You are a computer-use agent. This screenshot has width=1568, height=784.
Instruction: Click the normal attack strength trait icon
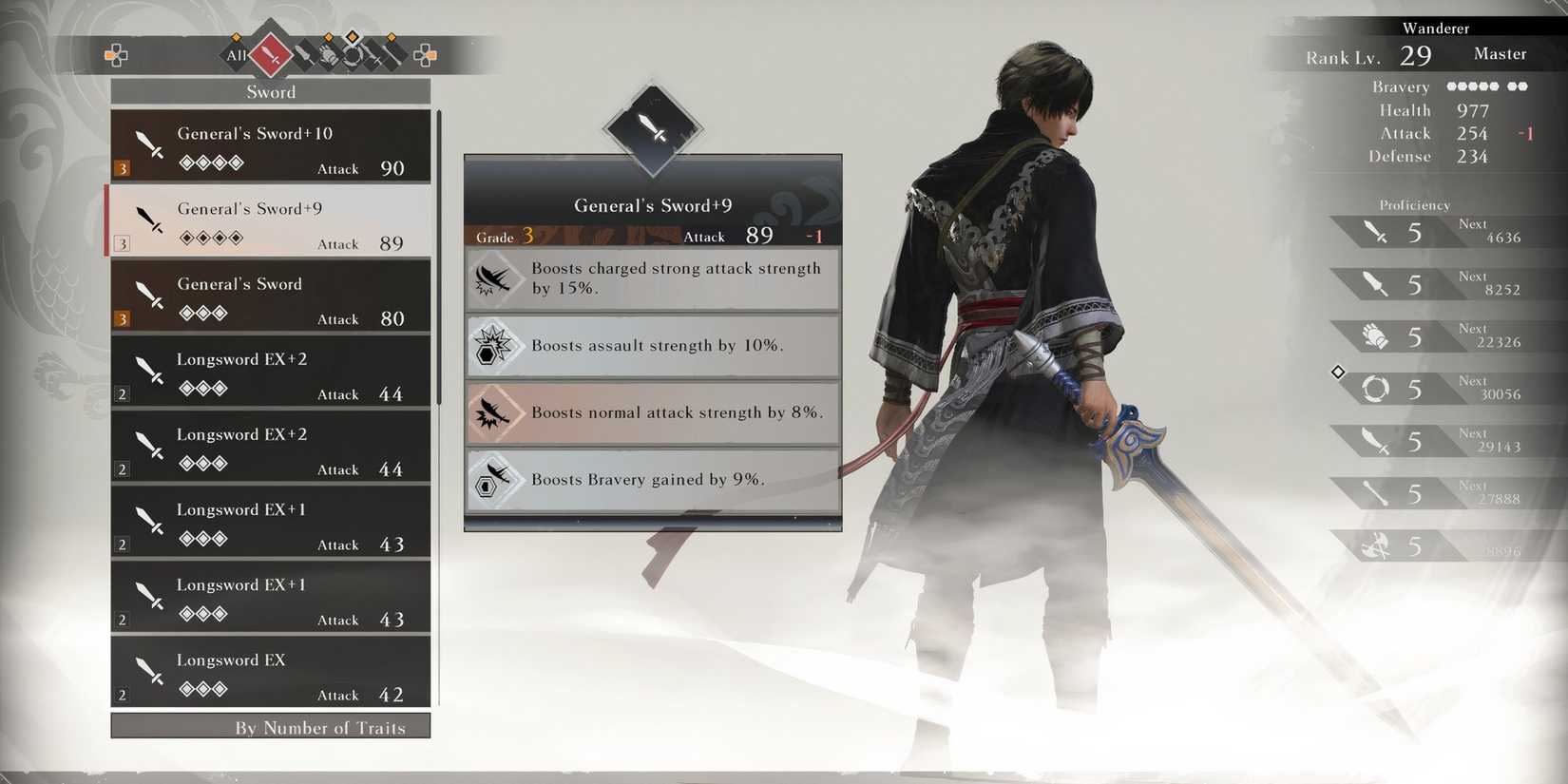coord(495,412)
